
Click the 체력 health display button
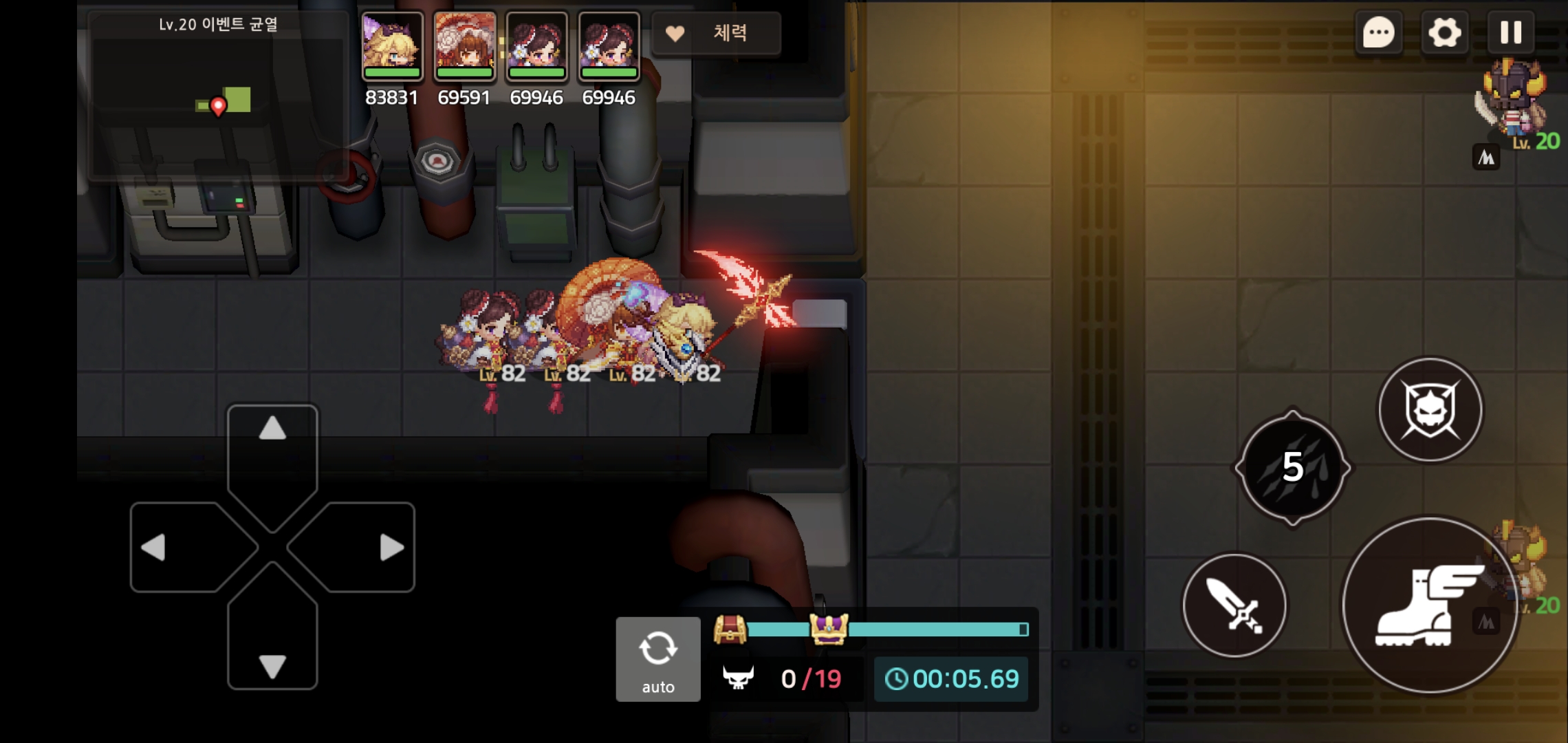[715, 33]
